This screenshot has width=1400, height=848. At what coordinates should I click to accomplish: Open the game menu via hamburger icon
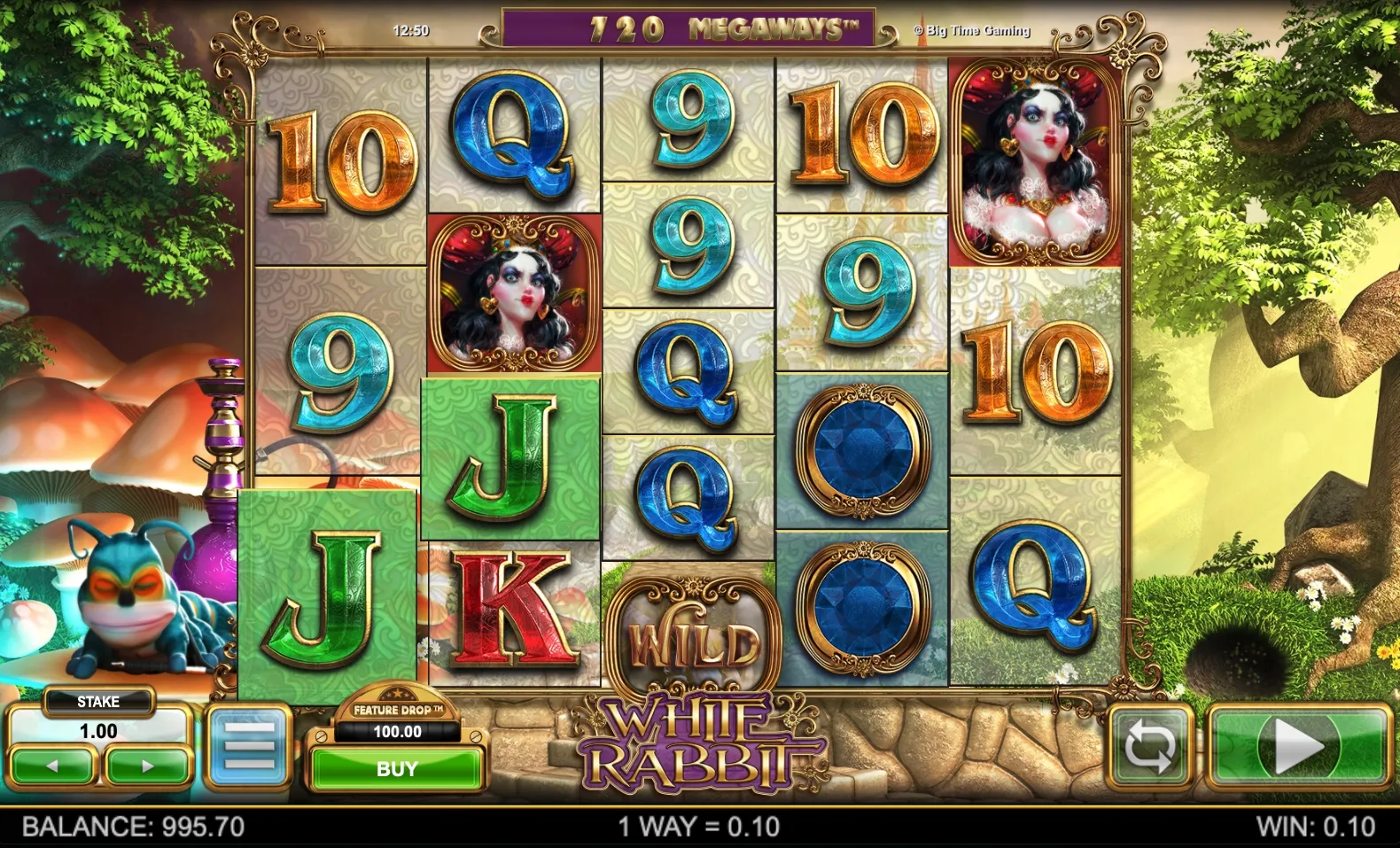(251, 744)
